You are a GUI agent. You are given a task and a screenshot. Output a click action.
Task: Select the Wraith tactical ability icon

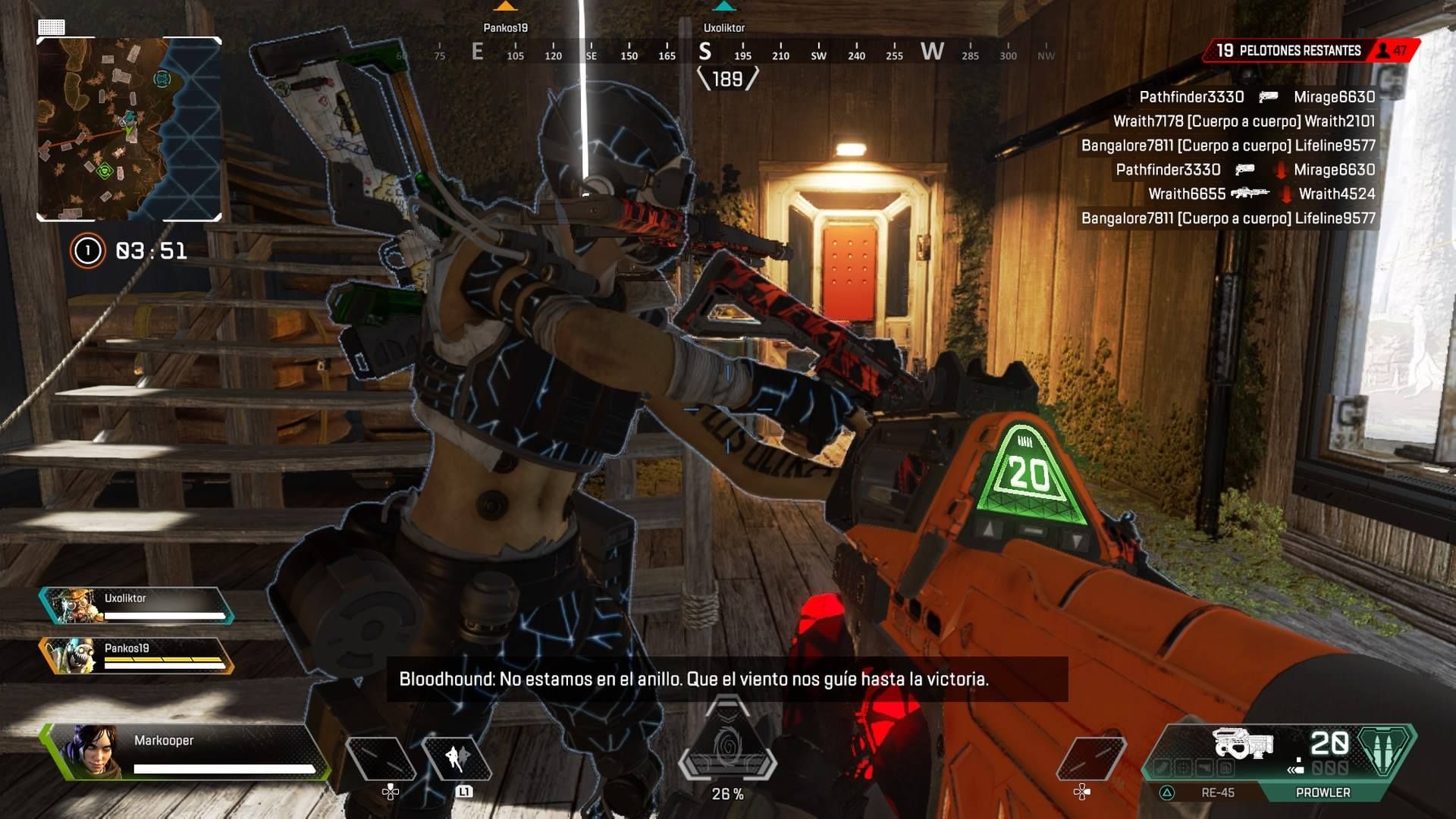click(459, 758)
